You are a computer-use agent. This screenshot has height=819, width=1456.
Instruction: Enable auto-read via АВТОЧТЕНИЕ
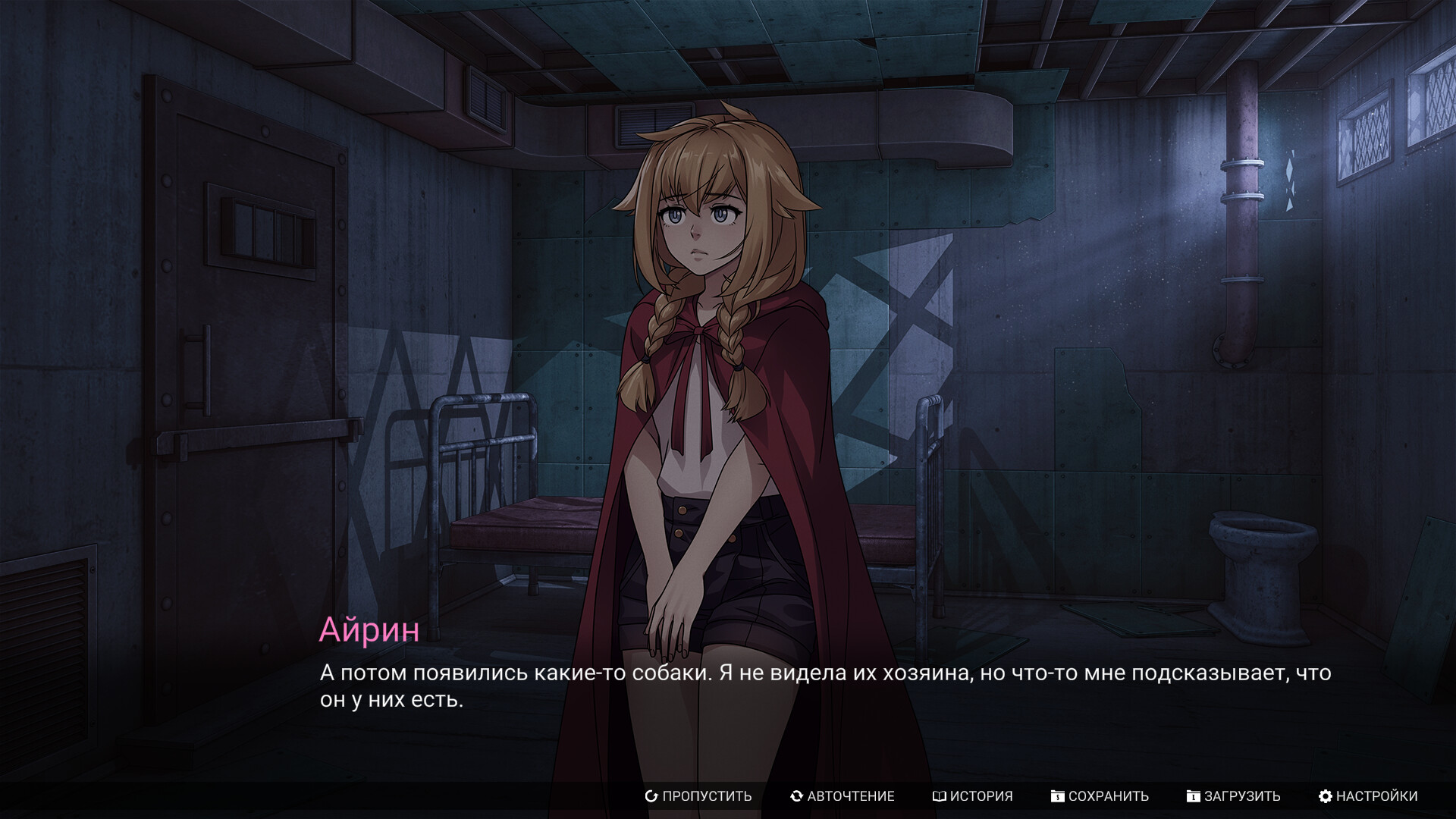(x=843, y=796)
